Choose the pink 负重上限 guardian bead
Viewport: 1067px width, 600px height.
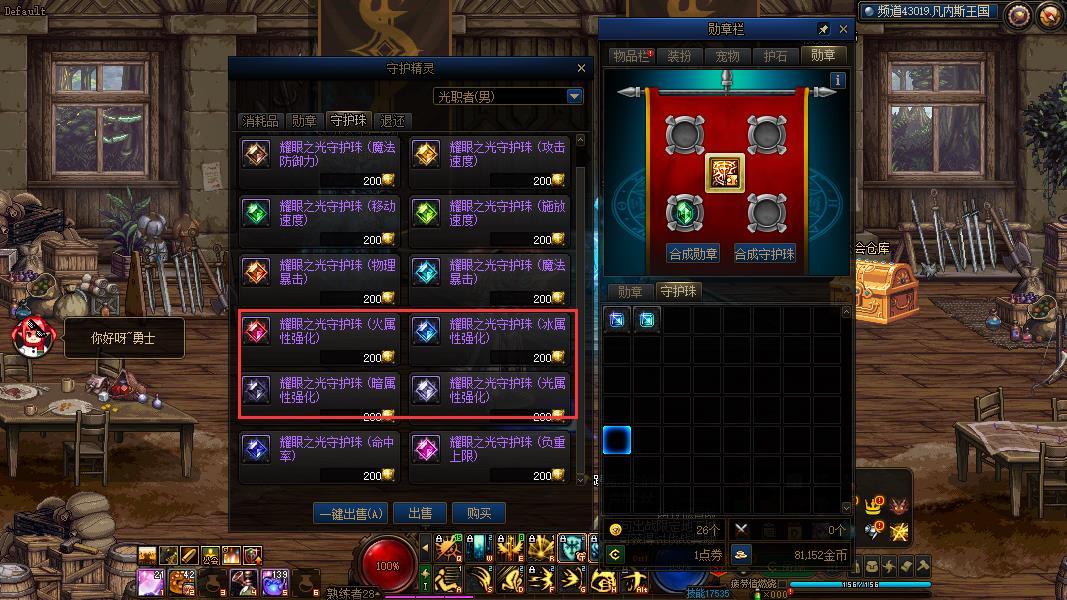point(490,455)
